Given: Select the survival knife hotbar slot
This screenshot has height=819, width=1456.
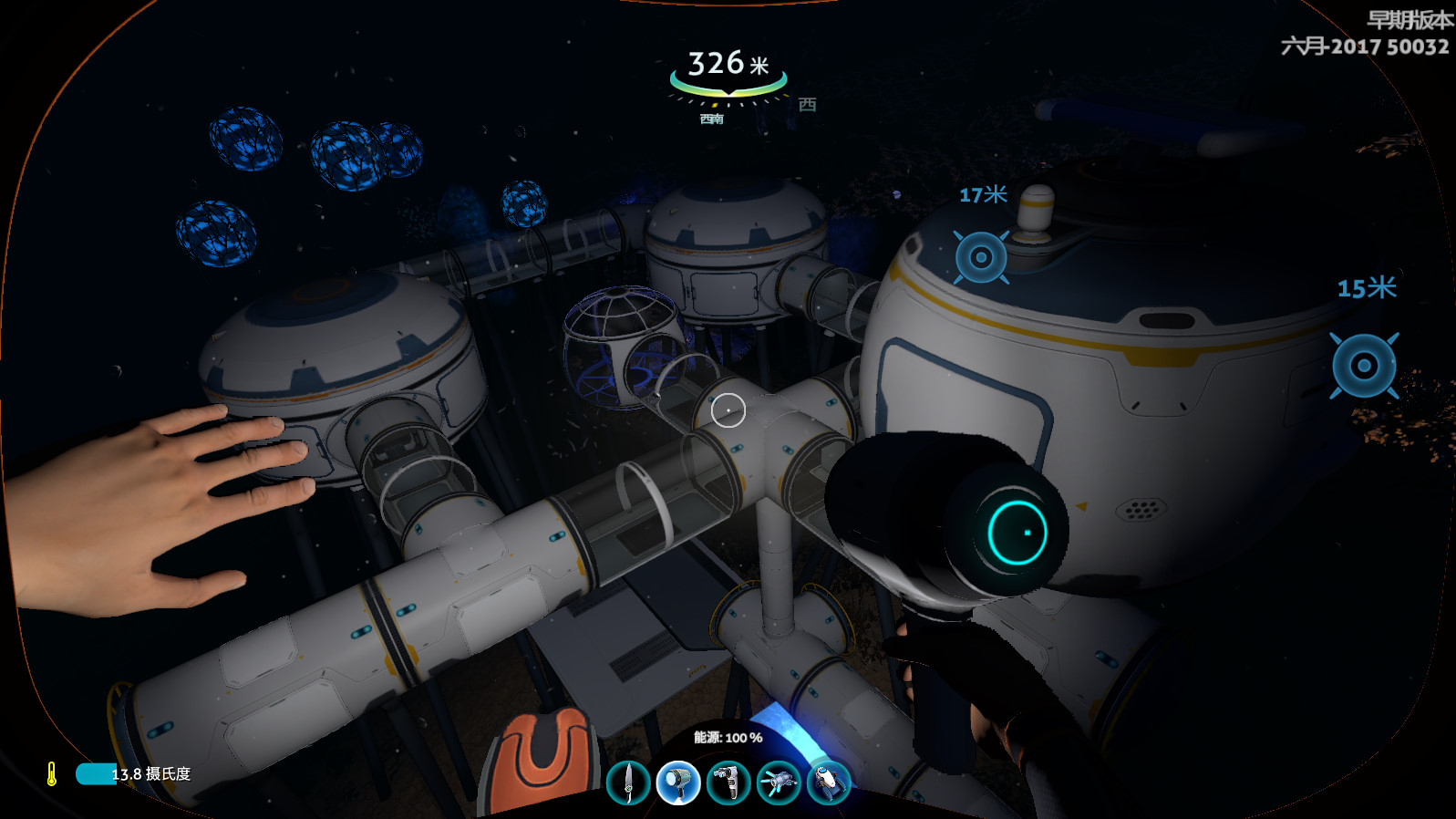Looking at the screenshot, I should click(x=628, y=783).
